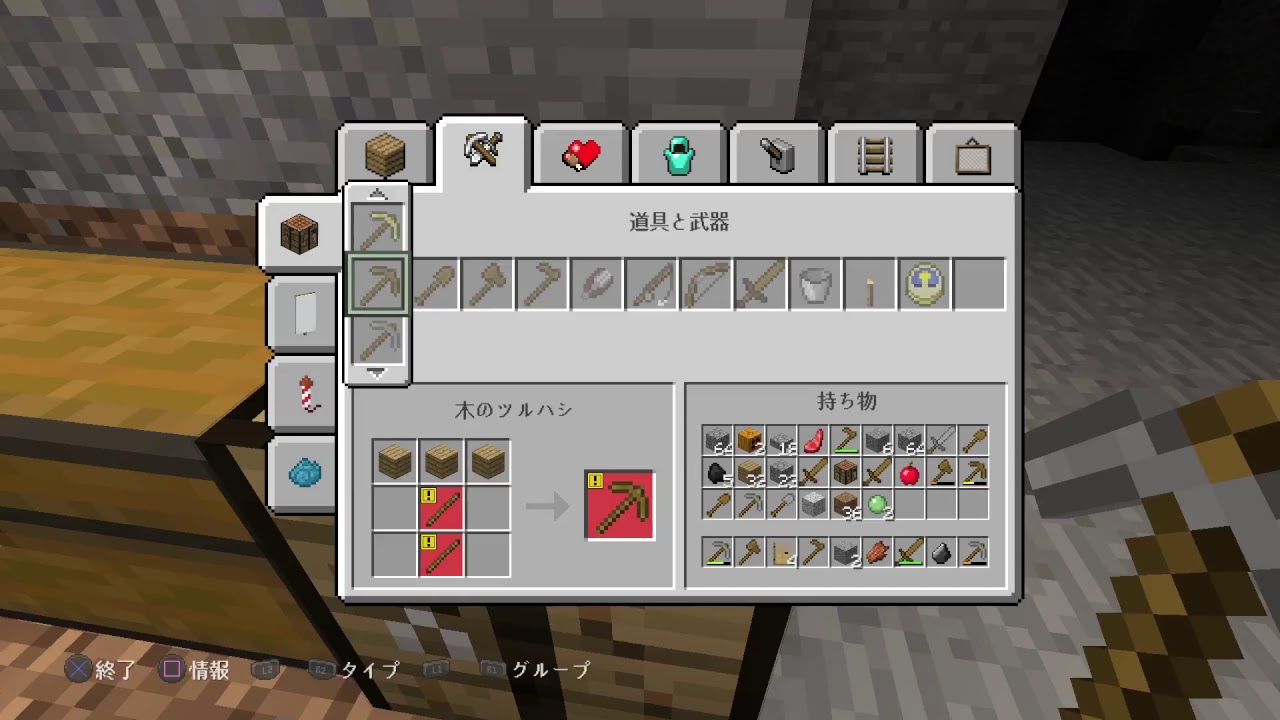Open the blue dye category in left sidebar
This screenshot has height=720, width=1280.
coord(302,474)
